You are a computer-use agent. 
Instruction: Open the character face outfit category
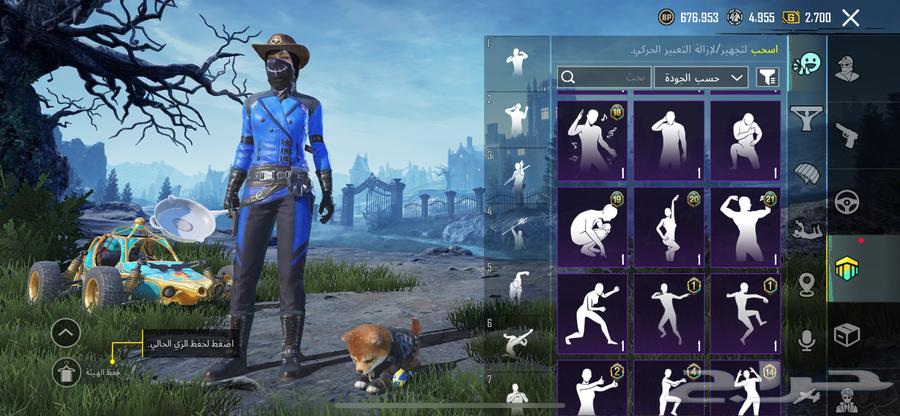click(847, 68)
